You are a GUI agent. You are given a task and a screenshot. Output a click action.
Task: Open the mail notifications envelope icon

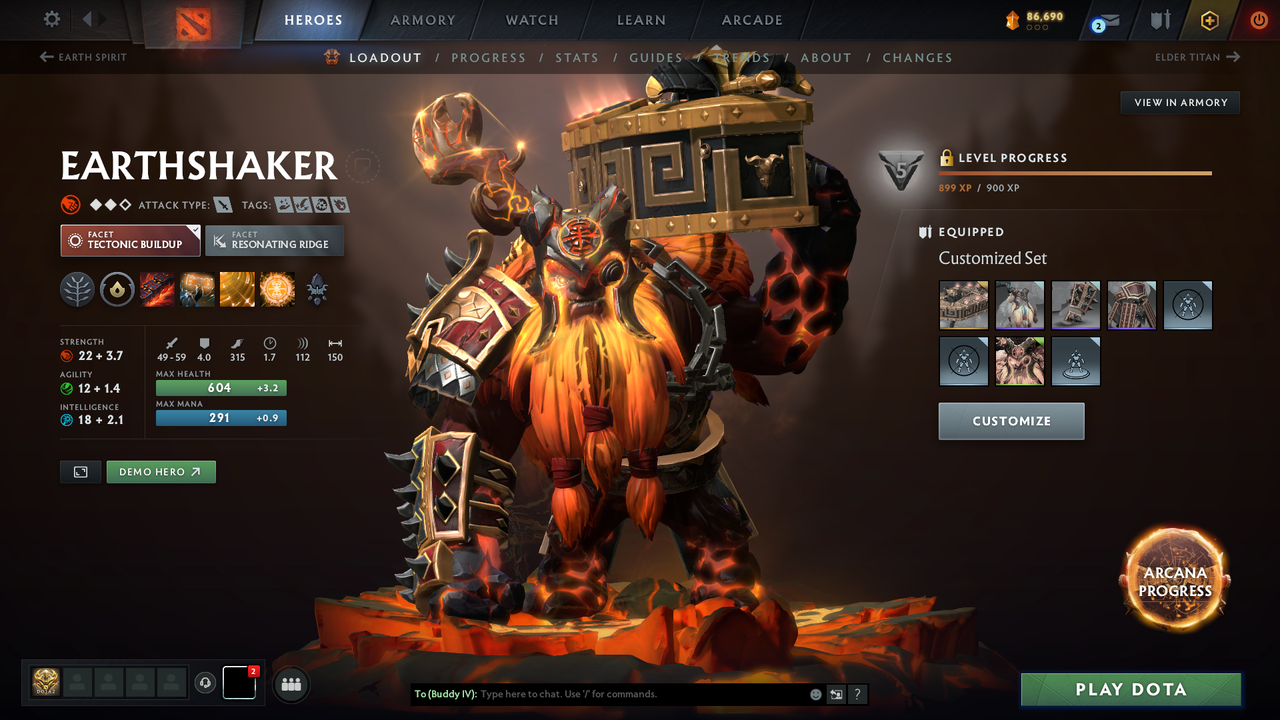tap(1104, 19)
